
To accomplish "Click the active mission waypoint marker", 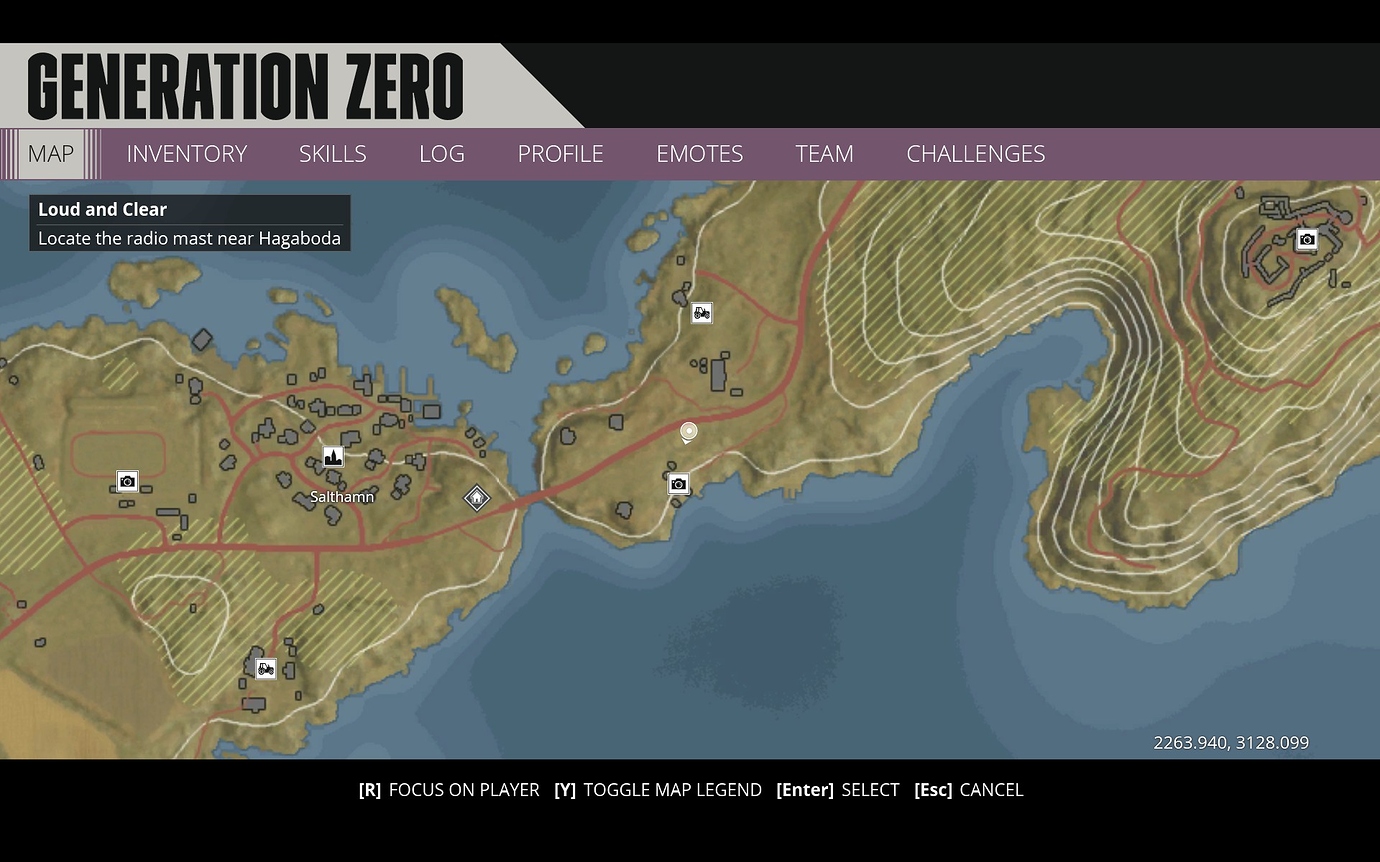I will [688, 430].
